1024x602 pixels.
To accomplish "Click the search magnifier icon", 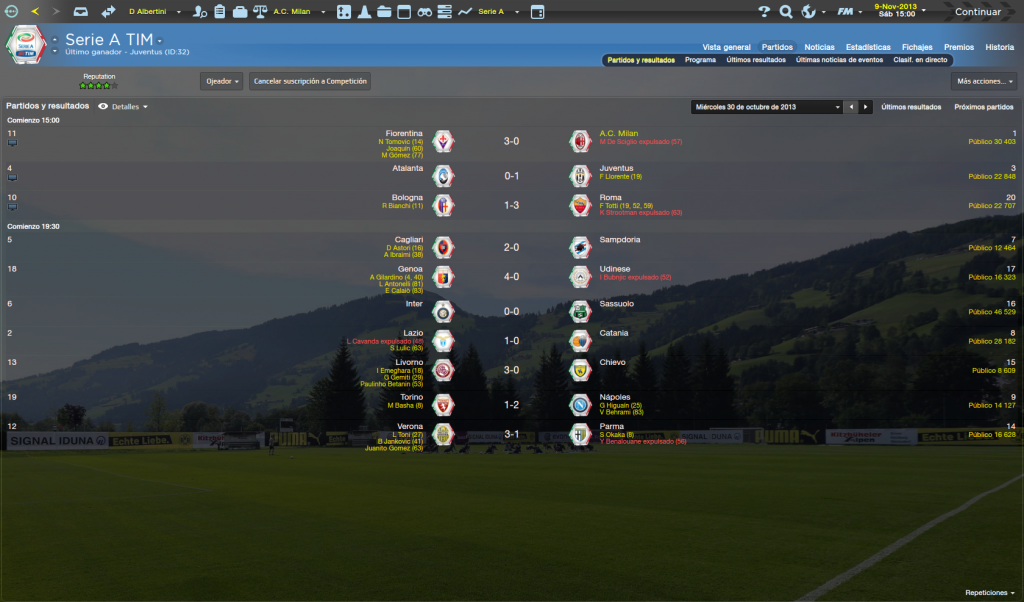I will [x=785, y=12].
